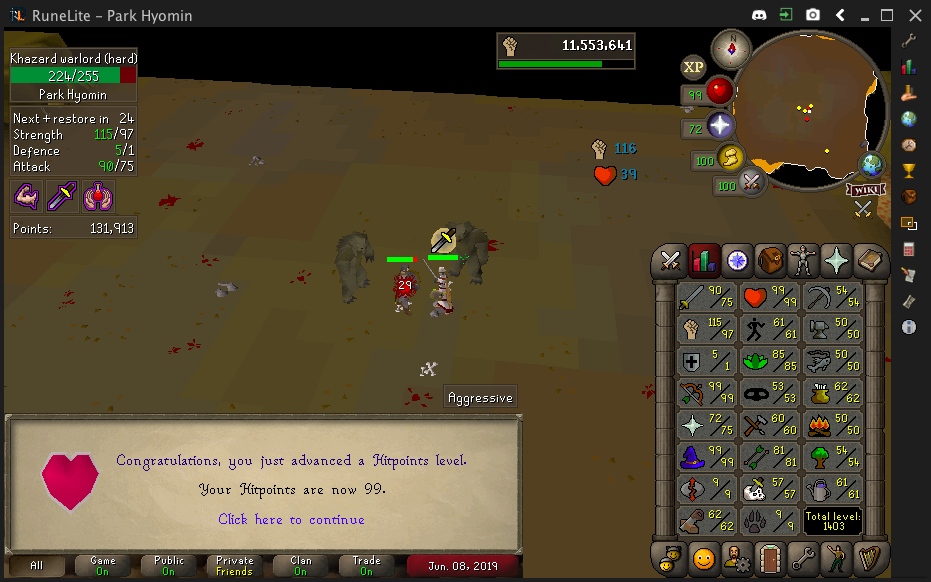
Task: Click here to continue the level-up dialogue
Action: (x=291, y=519)
